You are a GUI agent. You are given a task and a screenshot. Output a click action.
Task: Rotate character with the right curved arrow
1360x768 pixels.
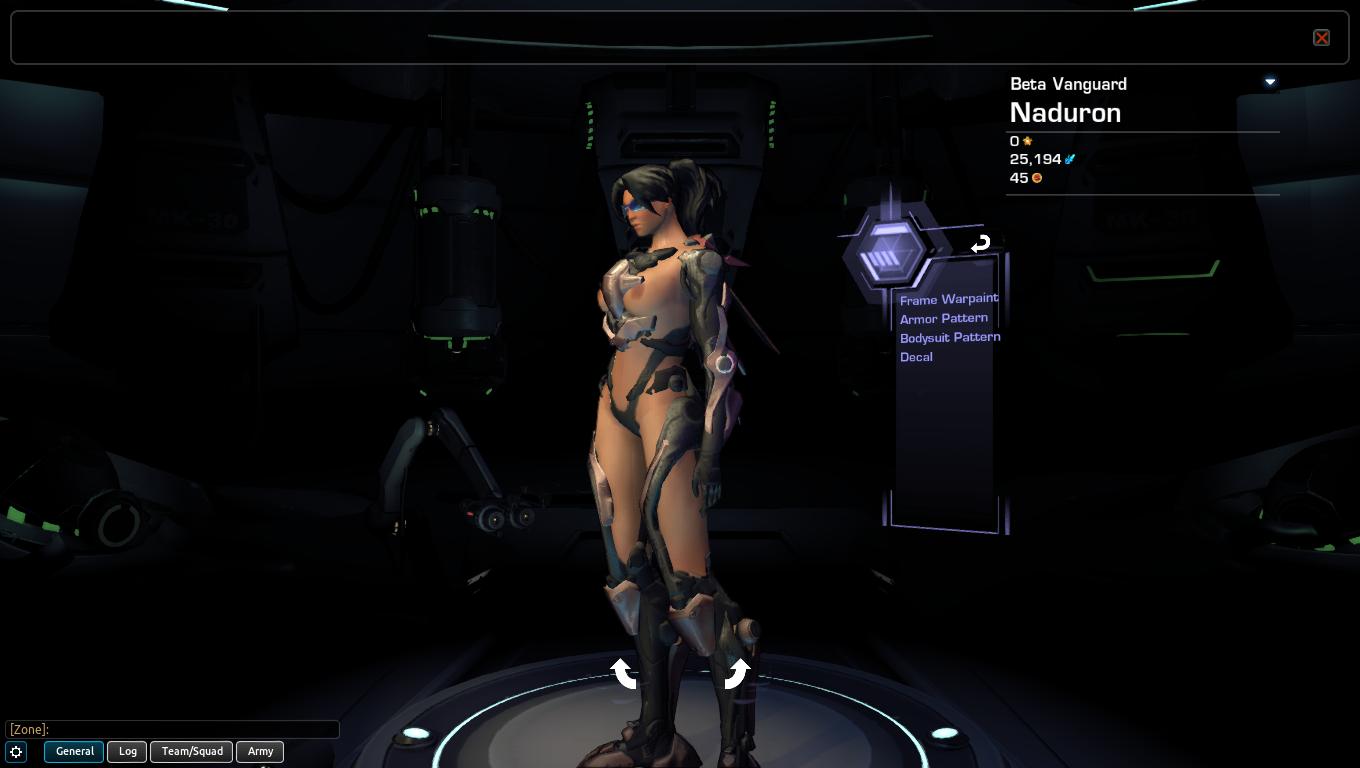[x=736, y=673]
